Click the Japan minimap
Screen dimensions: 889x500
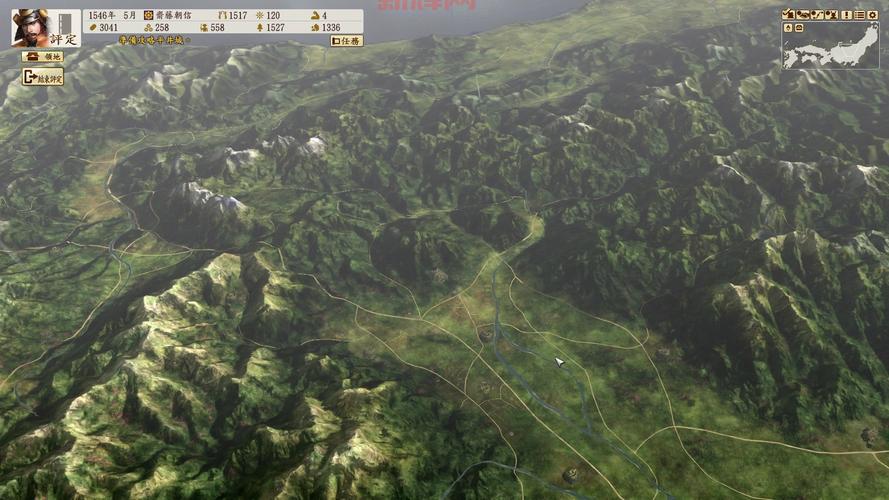[840, 48]
